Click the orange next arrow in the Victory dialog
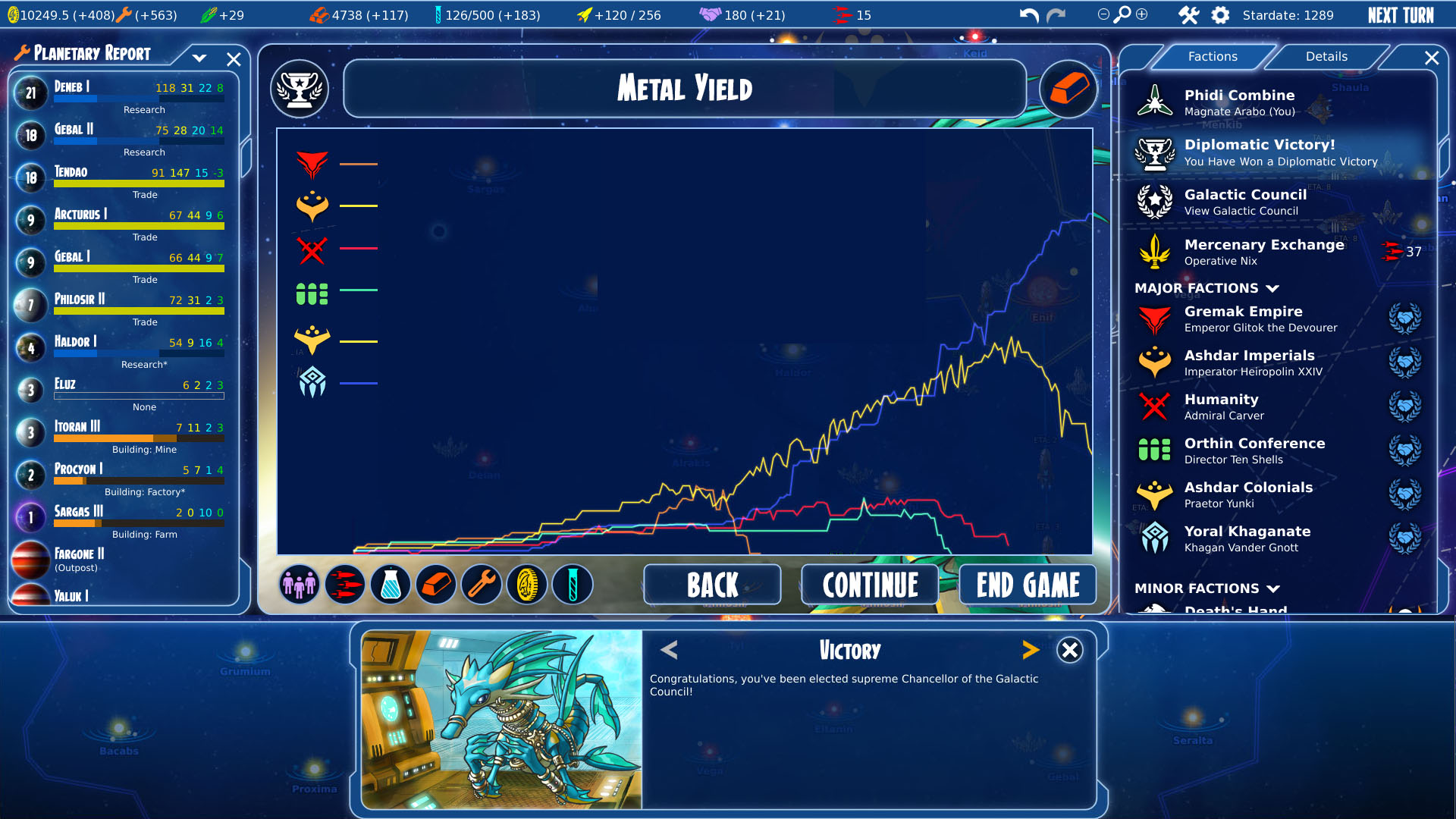 [x=1031, y=650]
